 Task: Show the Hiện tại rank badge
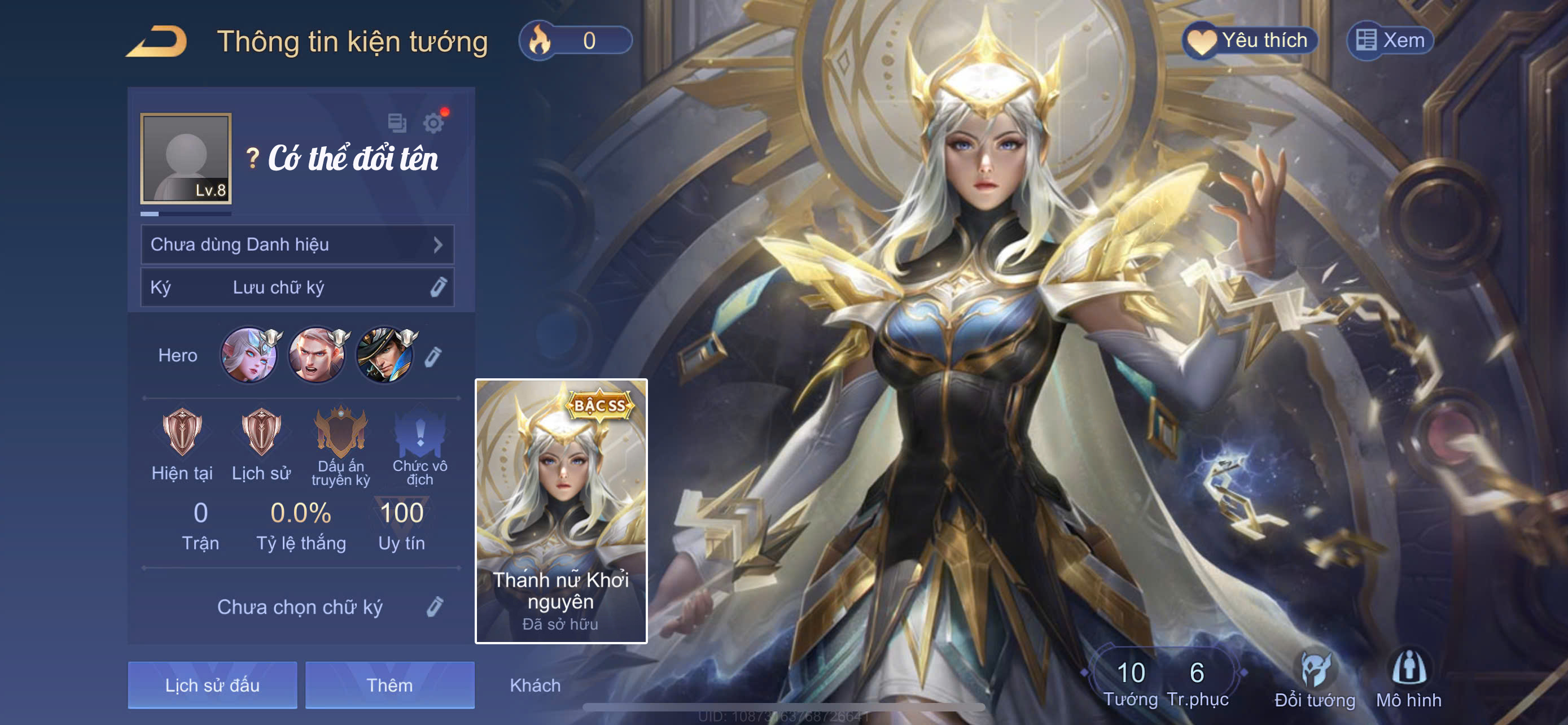pos(182,432)
